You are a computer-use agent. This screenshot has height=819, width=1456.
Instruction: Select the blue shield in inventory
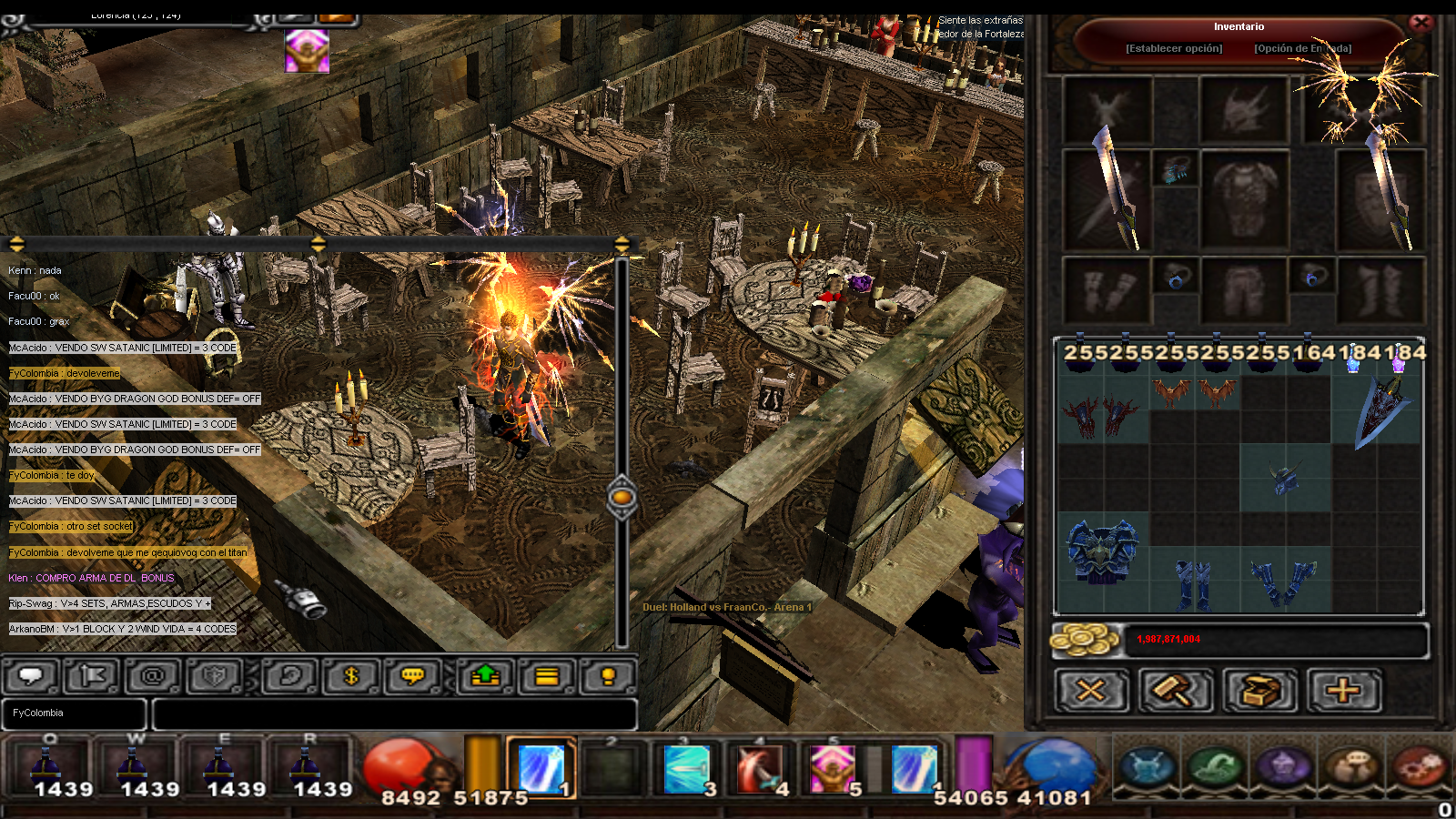pos(1379,410)
